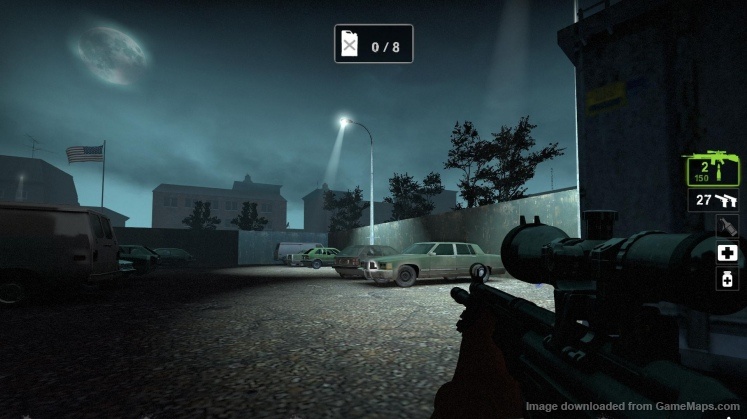Viewport: 747px width, 419px height.
Task: Choose the molotov bottle slot
Action: 727,227
